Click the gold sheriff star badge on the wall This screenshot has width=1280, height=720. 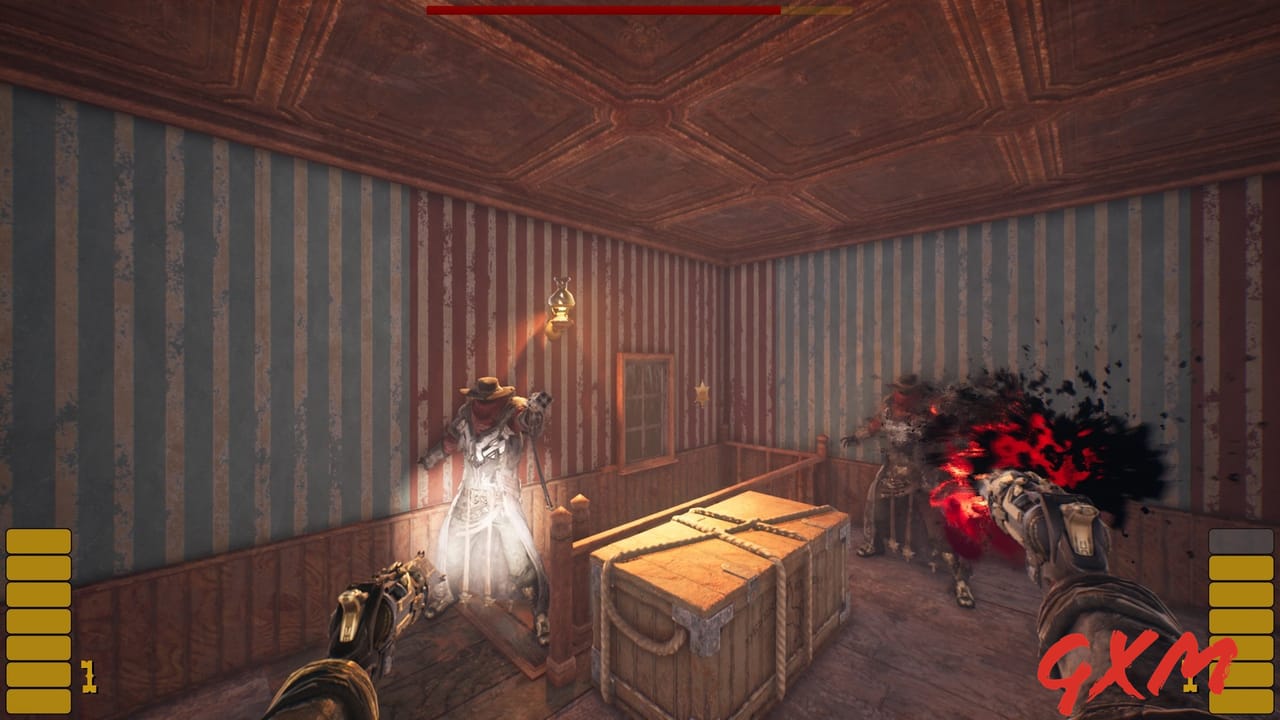point(703,392)
